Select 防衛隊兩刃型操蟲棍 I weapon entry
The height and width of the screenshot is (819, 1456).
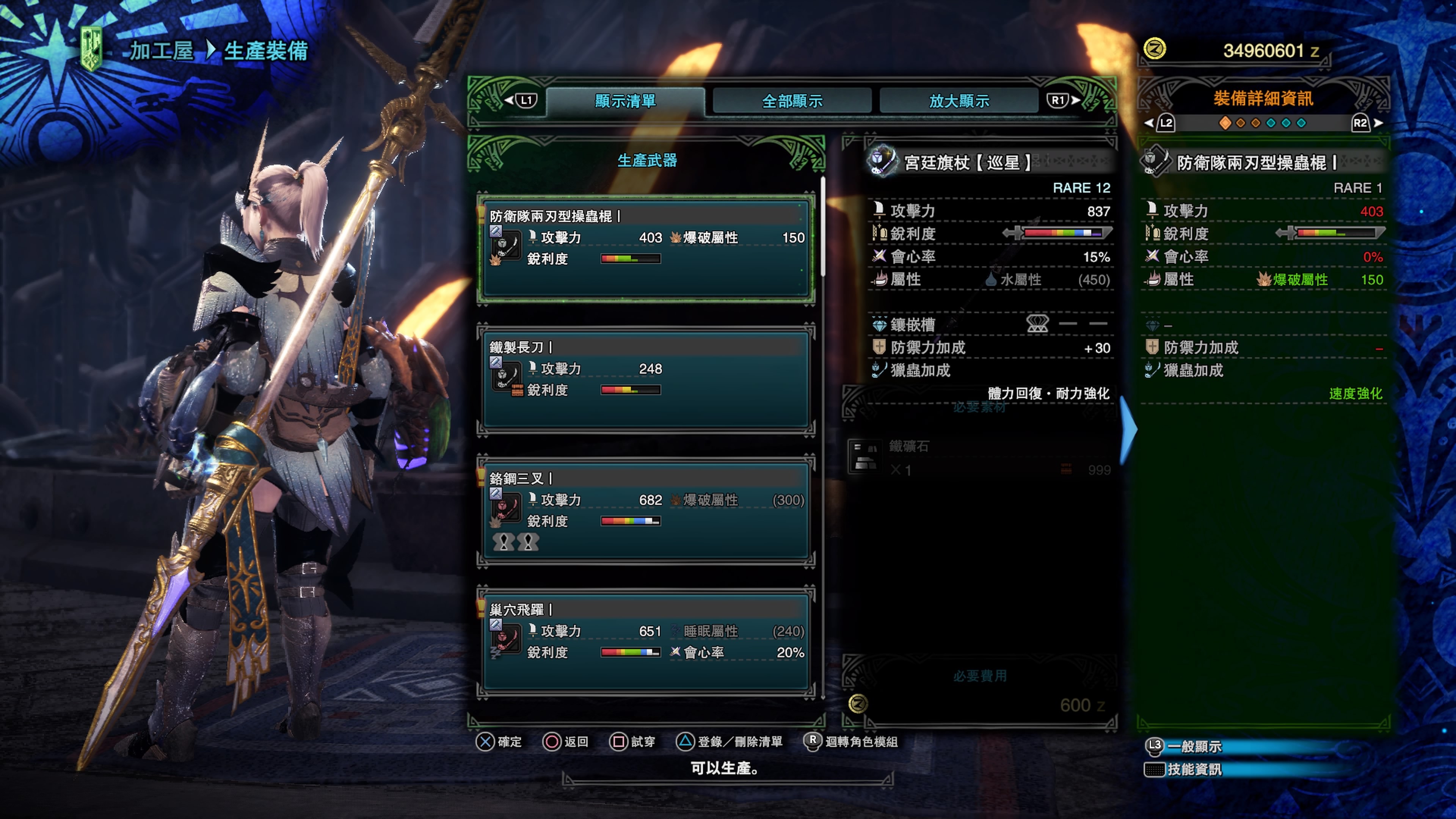coord(646,249)
